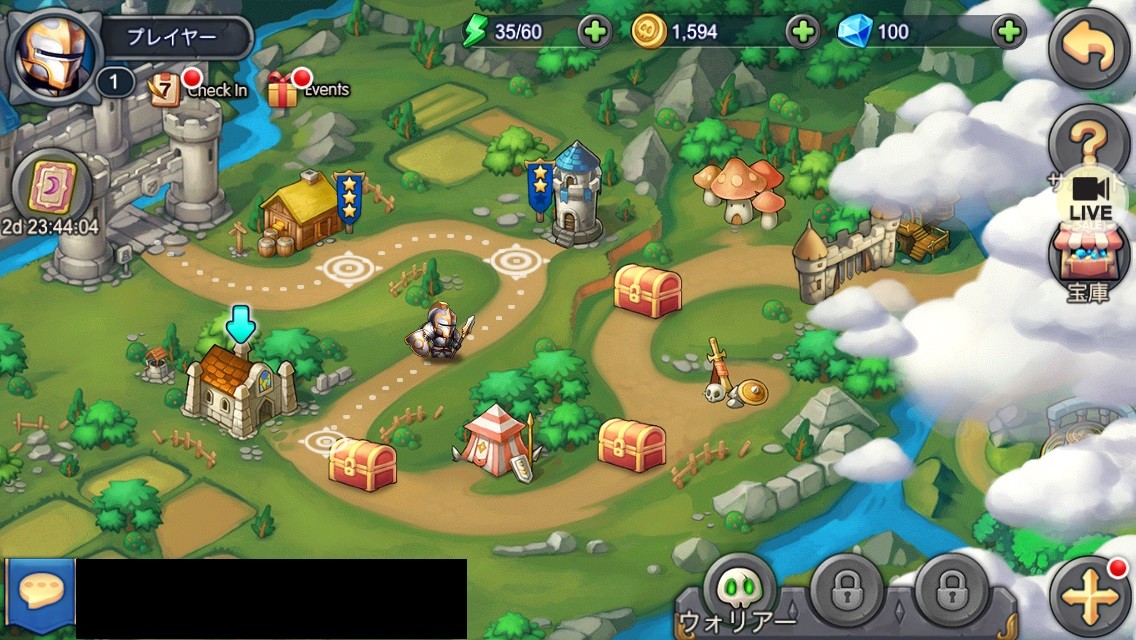Open the Events gift box
The height and width of the screenshot is (640, 1136).
(285, 89)
